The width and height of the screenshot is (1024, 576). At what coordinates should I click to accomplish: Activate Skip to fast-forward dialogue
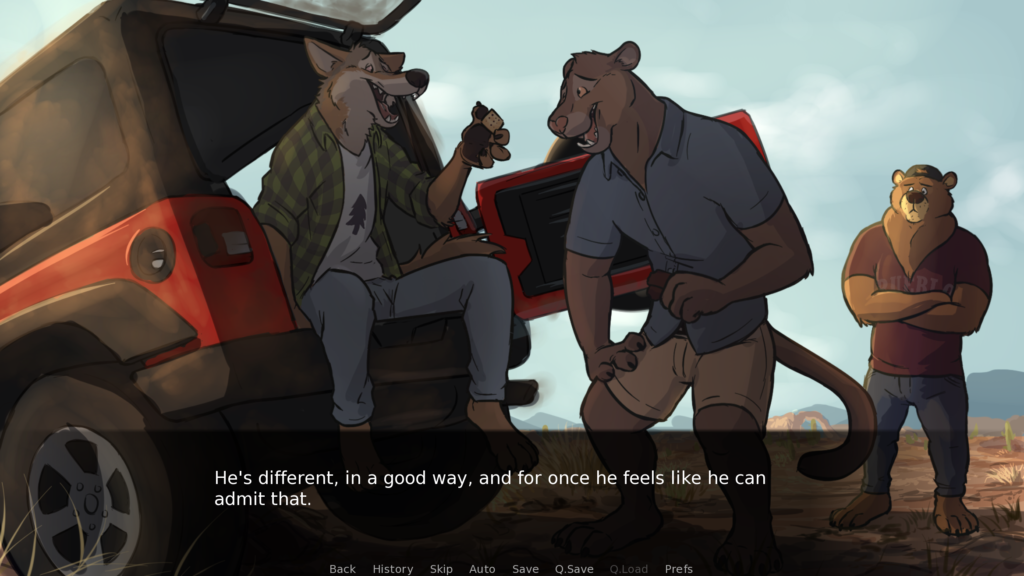[x=441, y=569]
